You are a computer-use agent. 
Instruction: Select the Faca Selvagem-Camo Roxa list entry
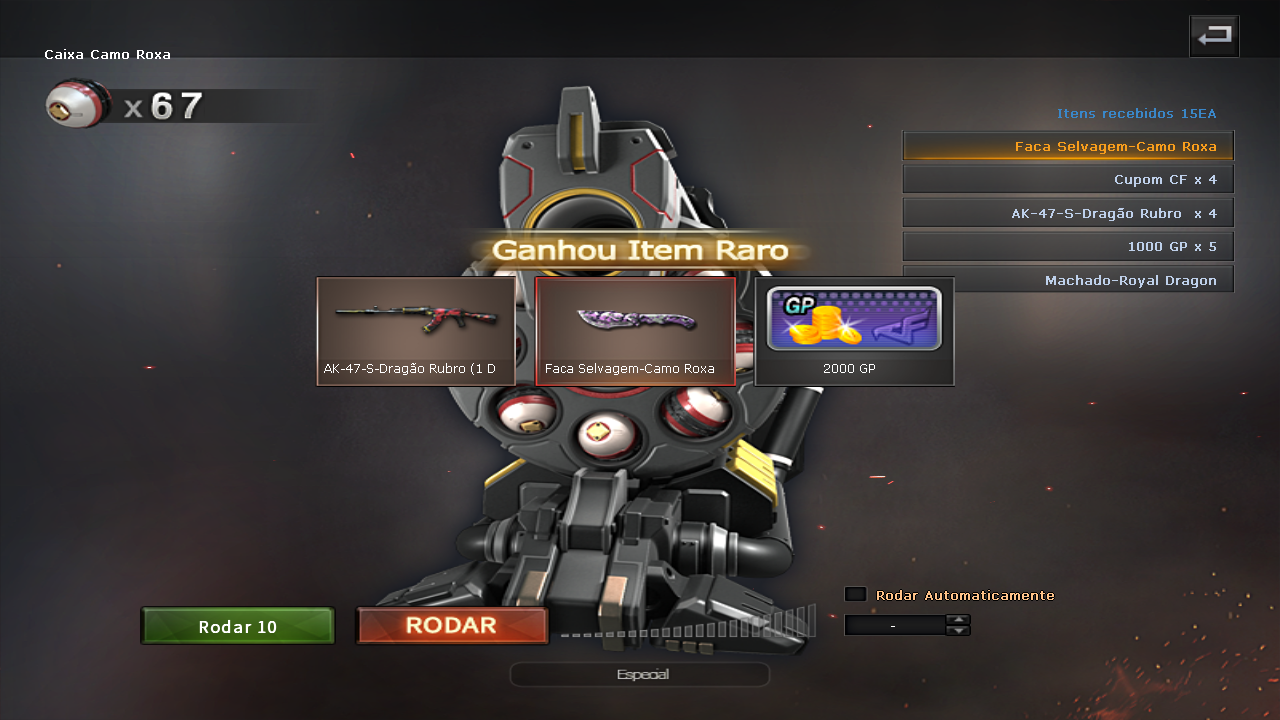click(x=1068, y=146)
